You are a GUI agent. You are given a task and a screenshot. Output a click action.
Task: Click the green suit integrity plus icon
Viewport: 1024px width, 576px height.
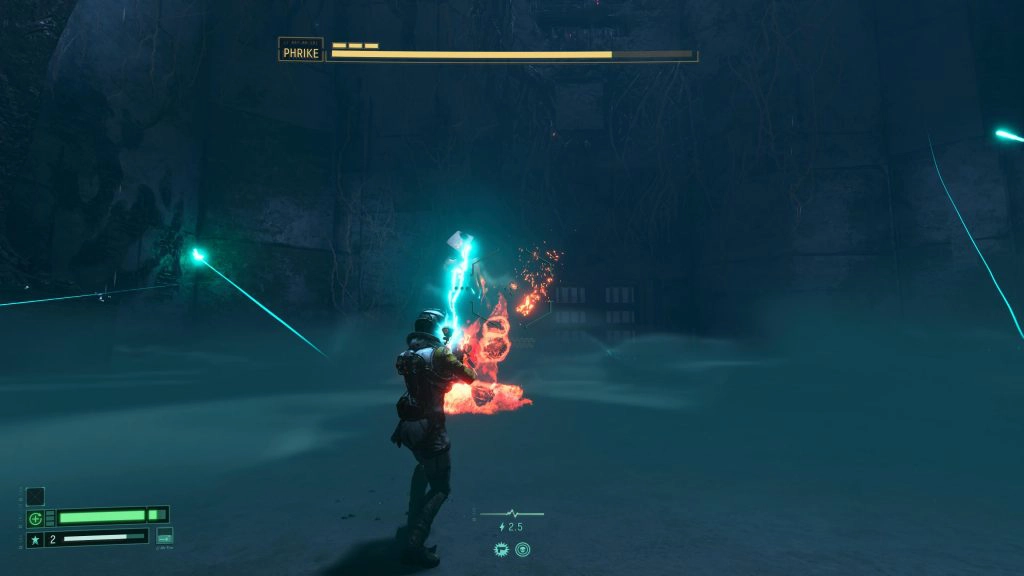pos(35,518)
